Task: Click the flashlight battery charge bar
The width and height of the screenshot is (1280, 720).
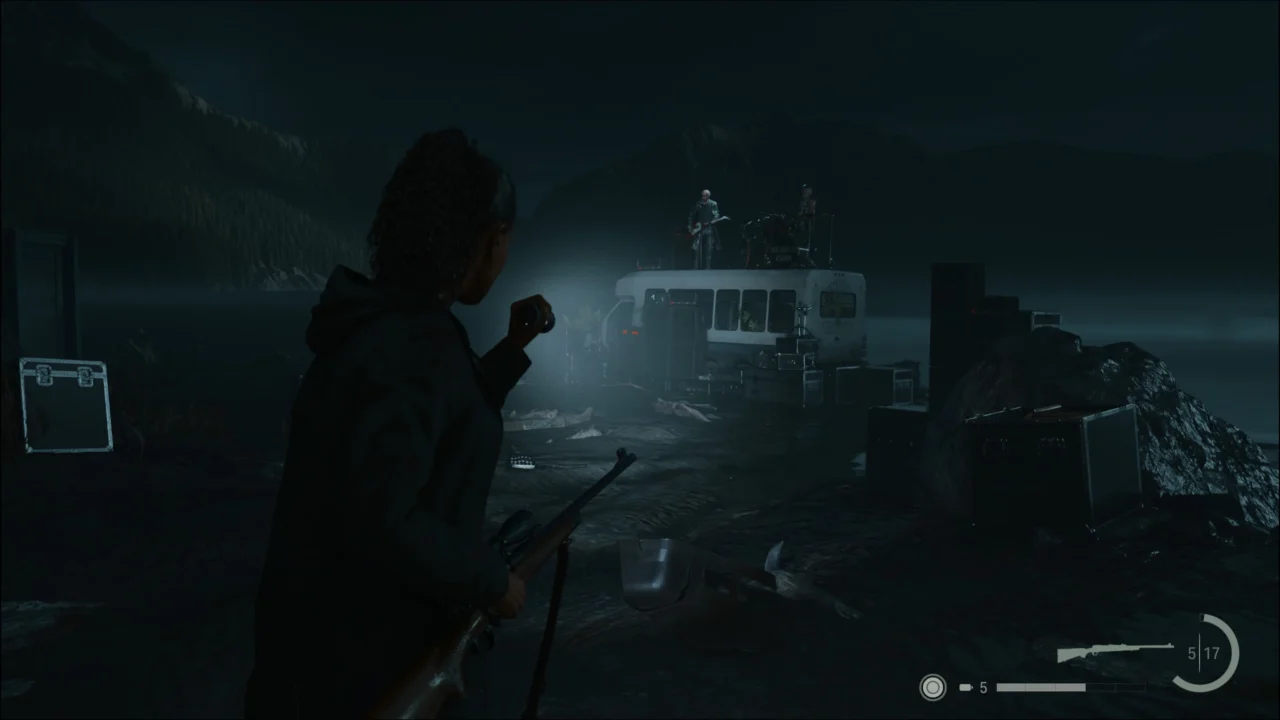Action: tap(1040, 688)
